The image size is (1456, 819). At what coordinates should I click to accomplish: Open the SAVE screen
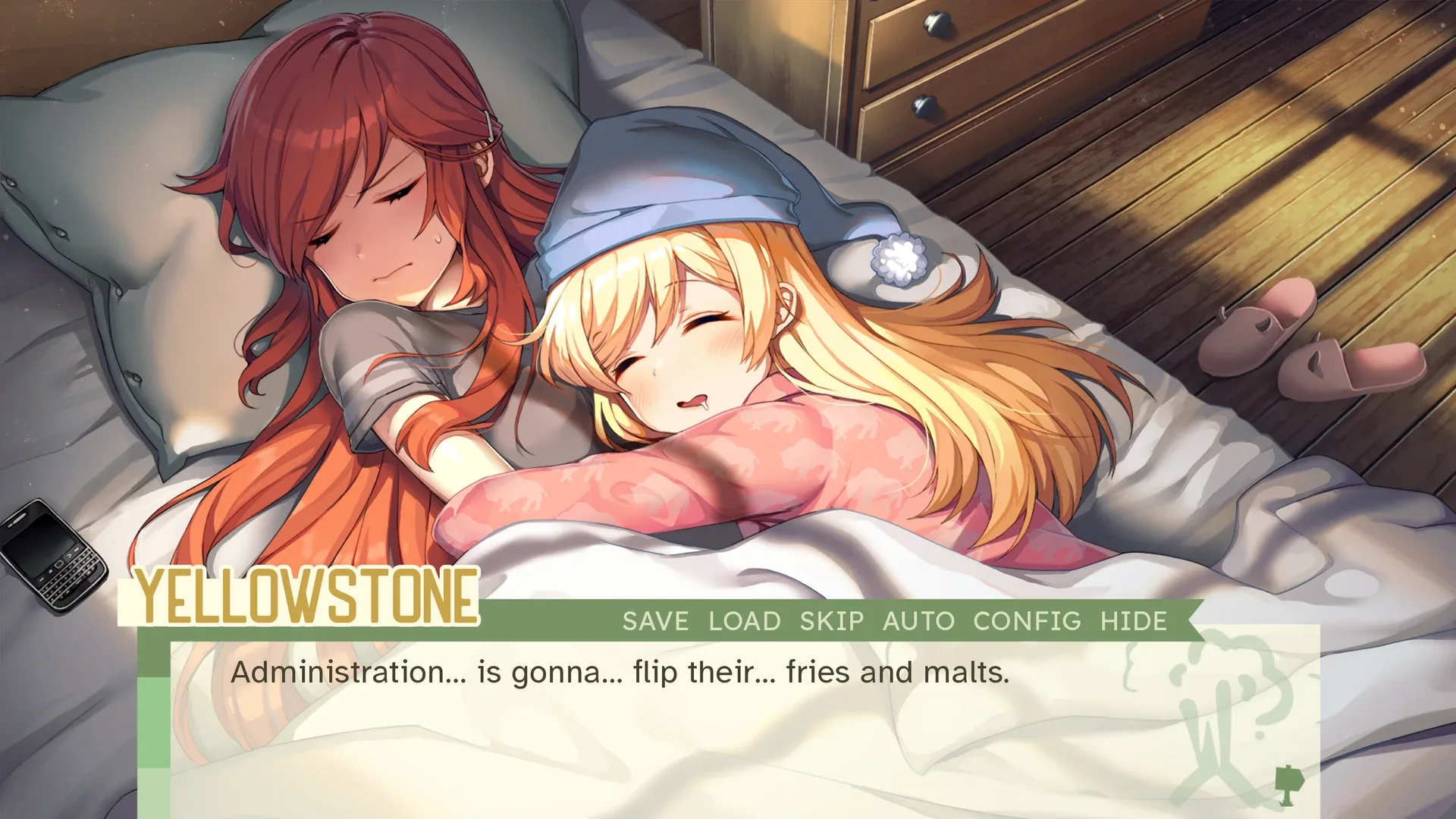click(654, 621)
